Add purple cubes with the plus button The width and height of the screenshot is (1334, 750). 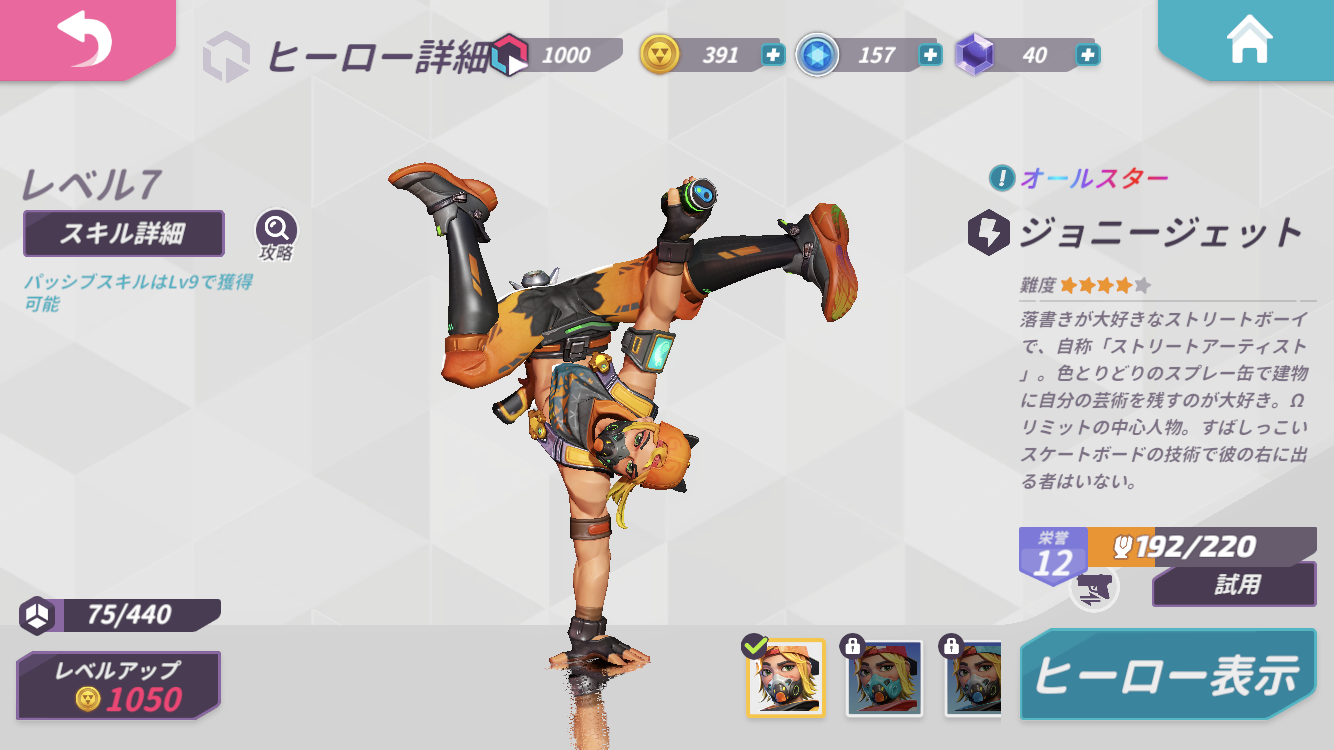click(x=1088, y=55)
